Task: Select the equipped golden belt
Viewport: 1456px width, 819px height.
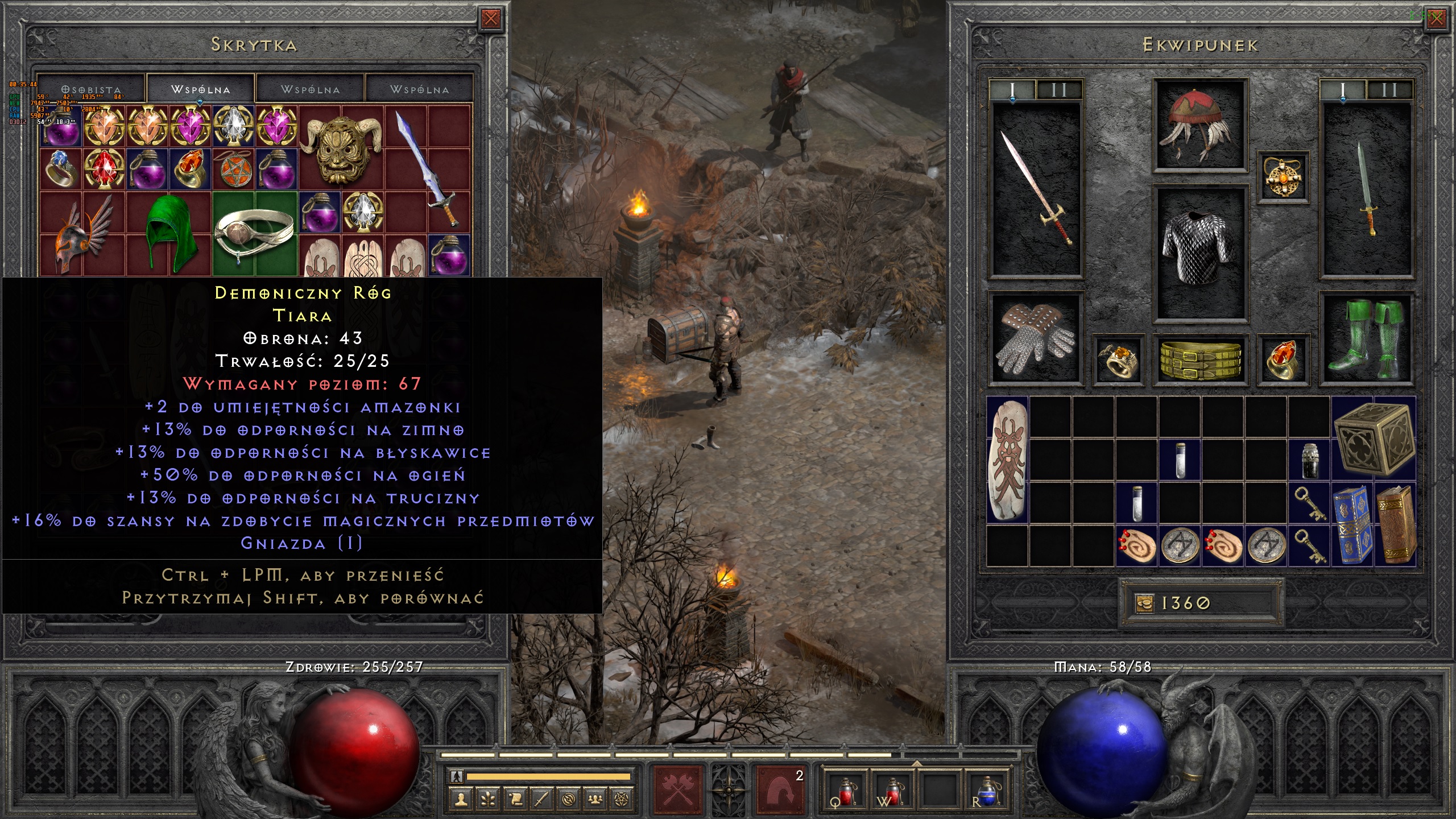Action: [x=1200, y=359]
